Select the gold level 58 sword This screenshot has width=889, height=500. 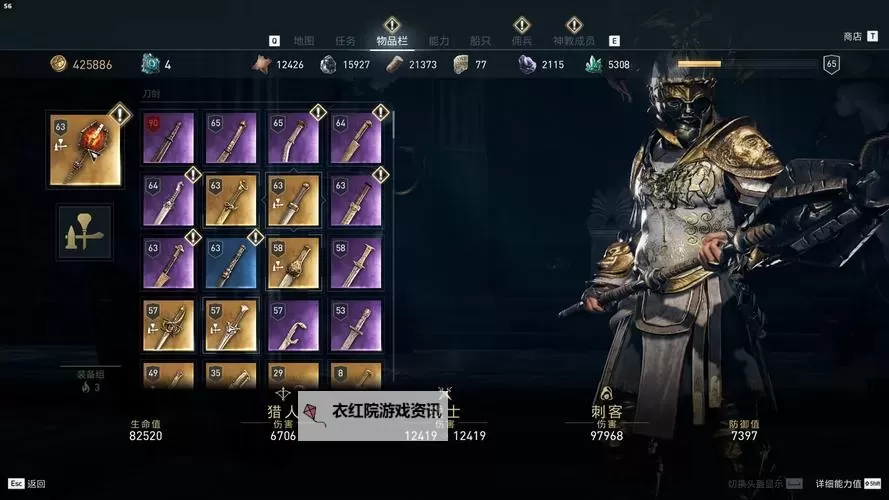(x=293, y=263)
